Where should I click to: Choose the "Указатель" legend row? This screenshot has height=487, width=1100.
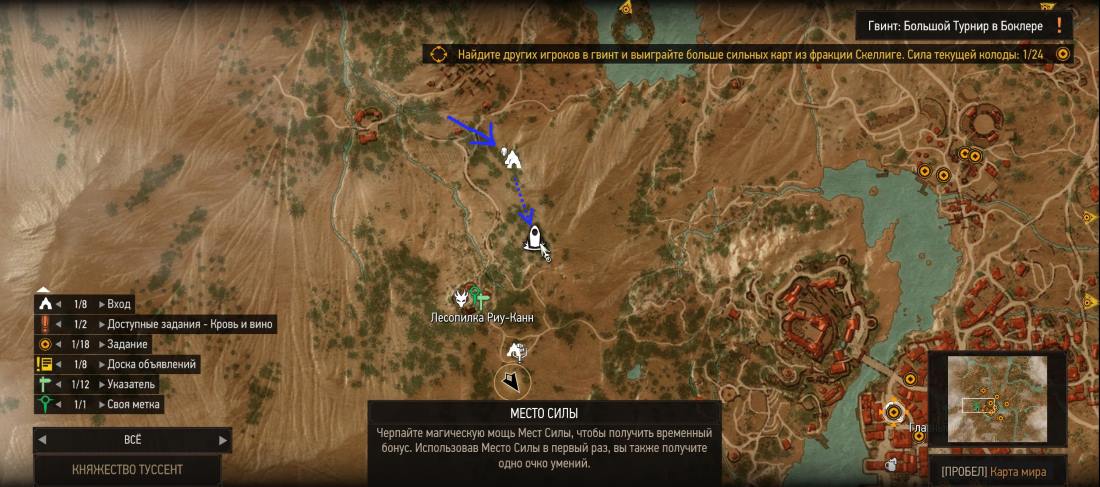coord(131,384)
